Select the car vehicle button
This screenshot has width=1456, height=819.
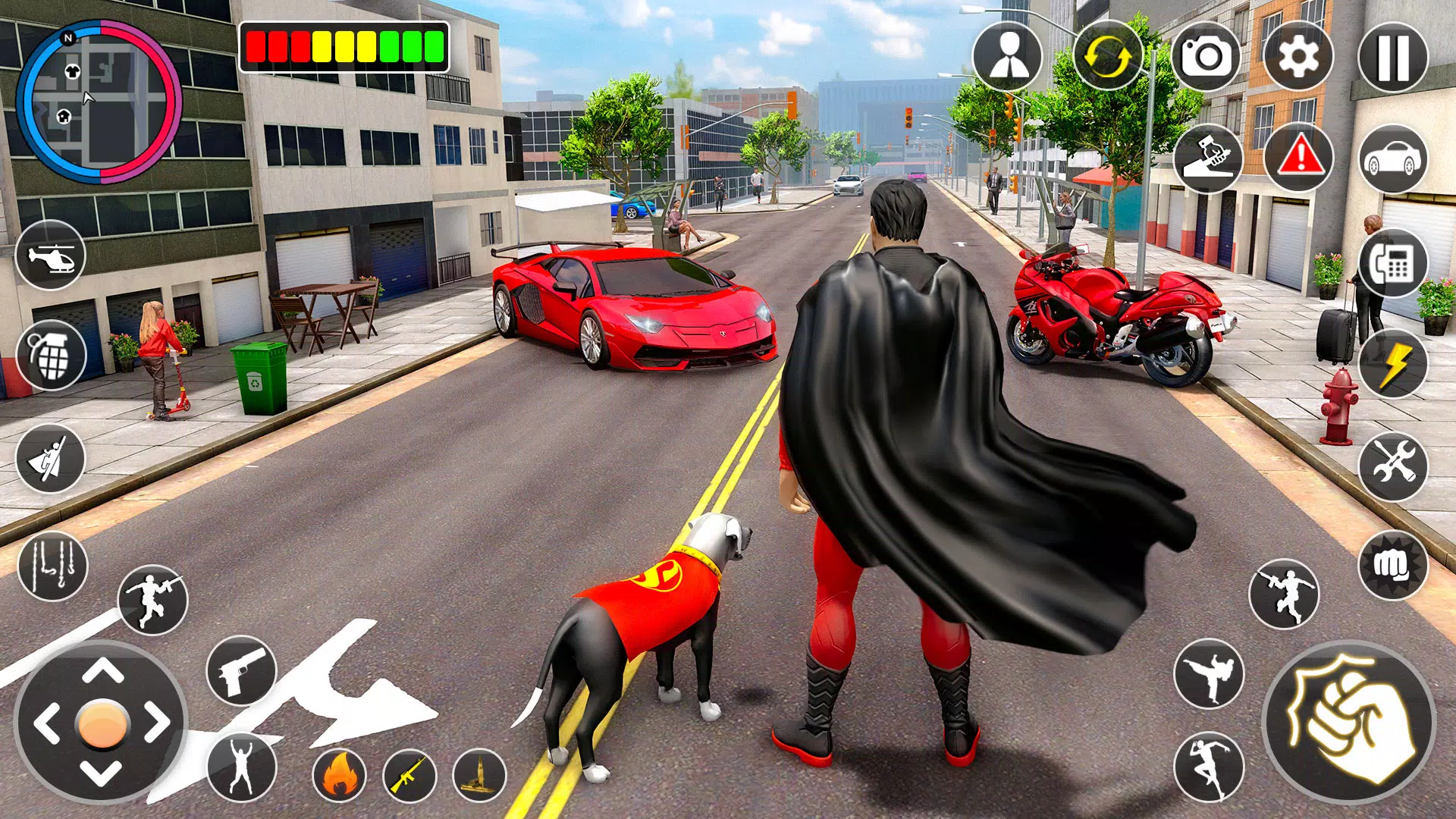point(1392,159)
